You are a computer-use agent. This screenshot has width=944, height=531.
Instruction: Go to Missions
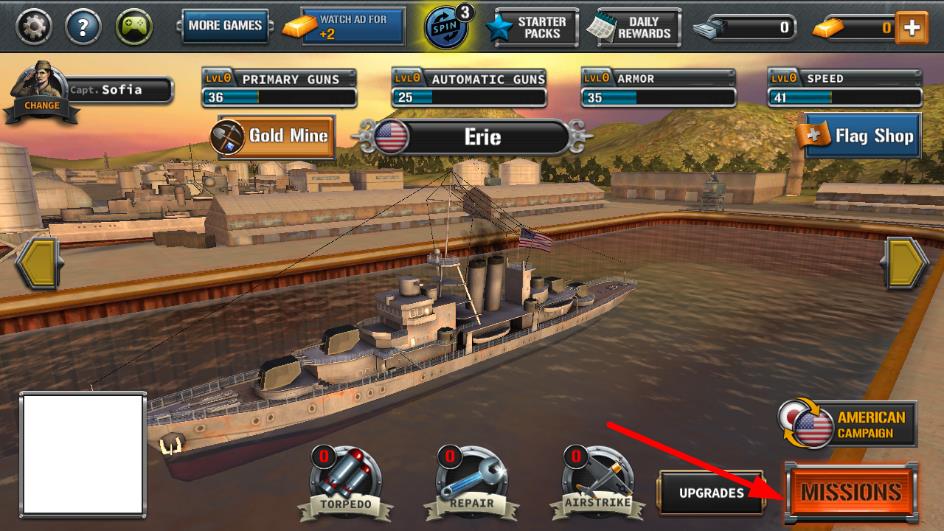click(849, 492)
